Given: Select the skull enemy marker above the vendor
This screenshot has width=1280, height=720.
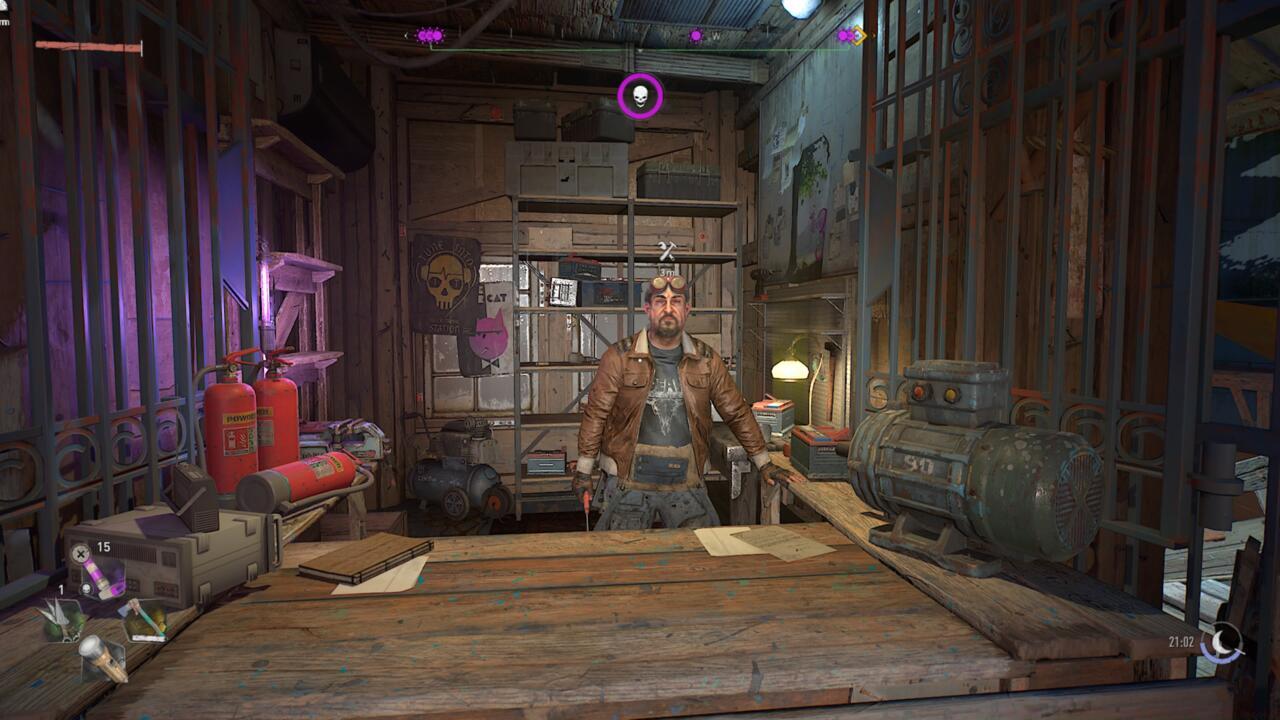Looking at the screenshot, I should [641, 94].
